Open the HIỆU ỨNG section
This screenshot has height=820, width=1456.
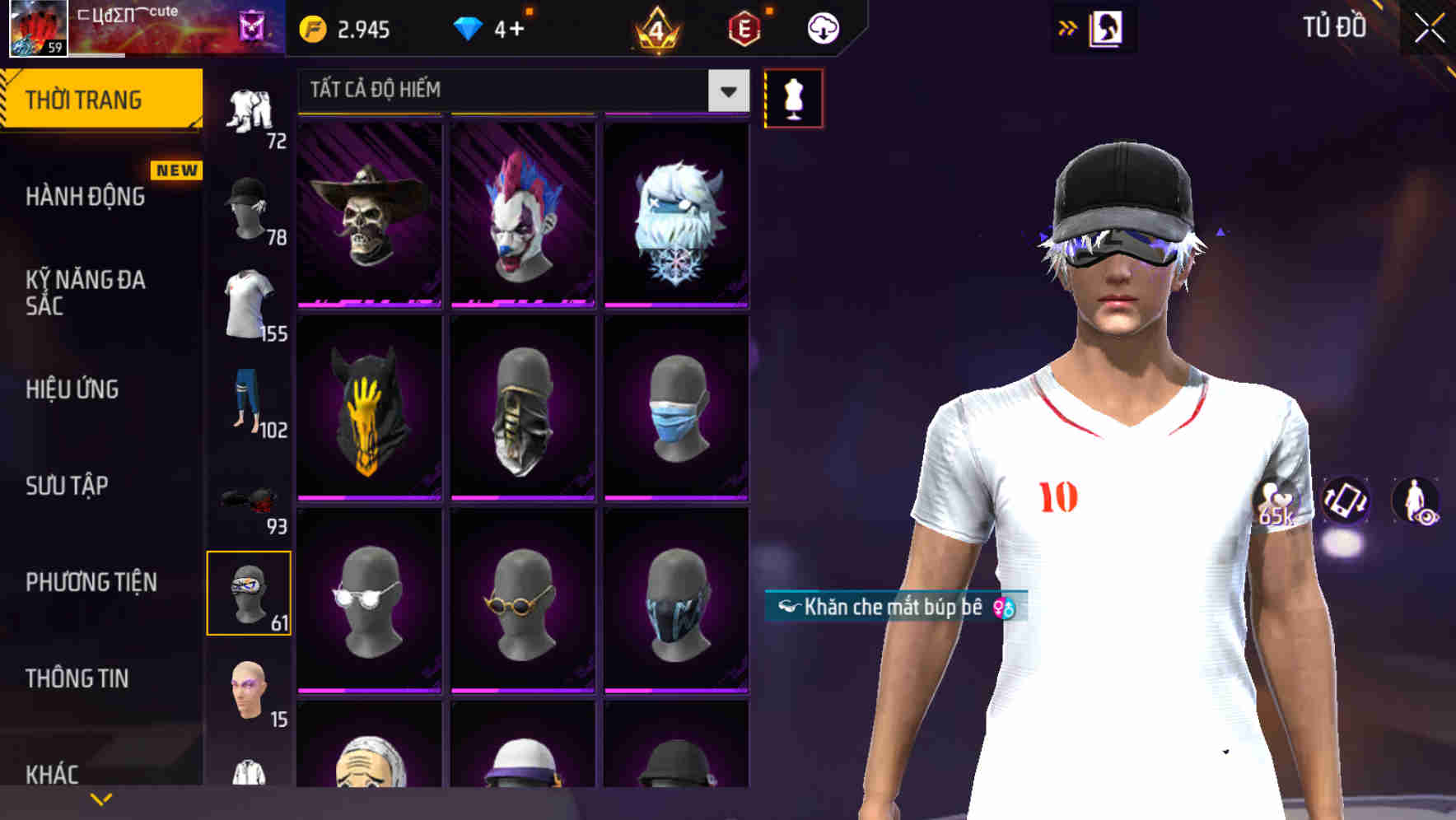coord(72,389)
